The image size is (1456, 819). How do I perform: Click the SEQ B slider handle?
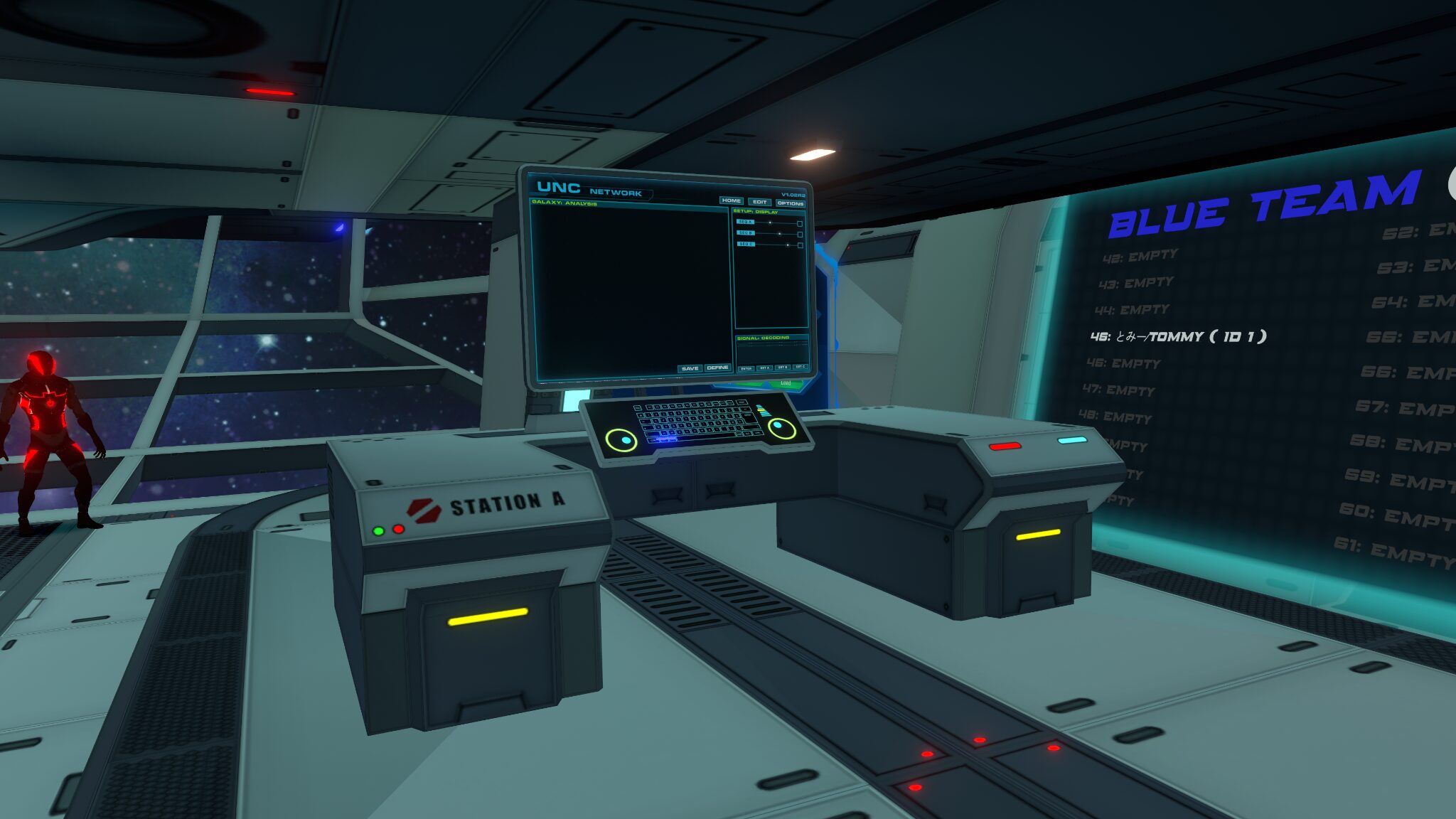click(x=780, y=233)
